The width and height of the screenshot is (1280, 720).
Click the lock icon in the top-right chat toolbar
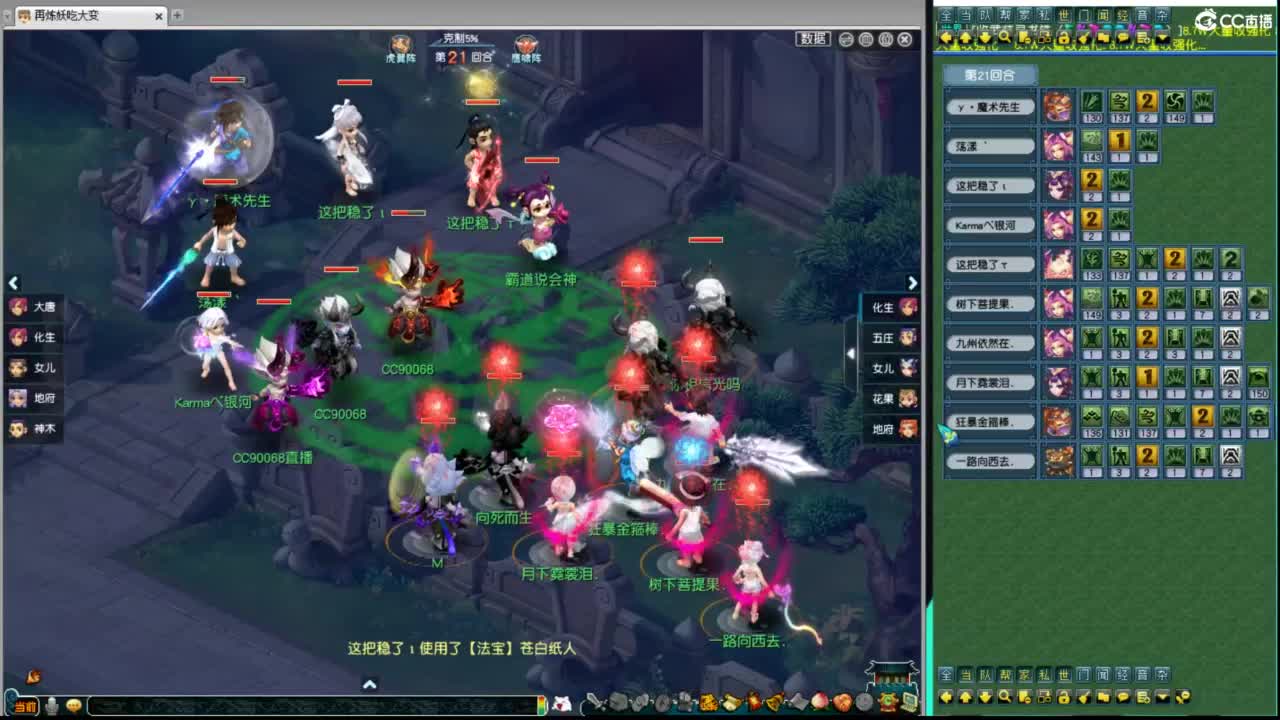point(1062,38)
